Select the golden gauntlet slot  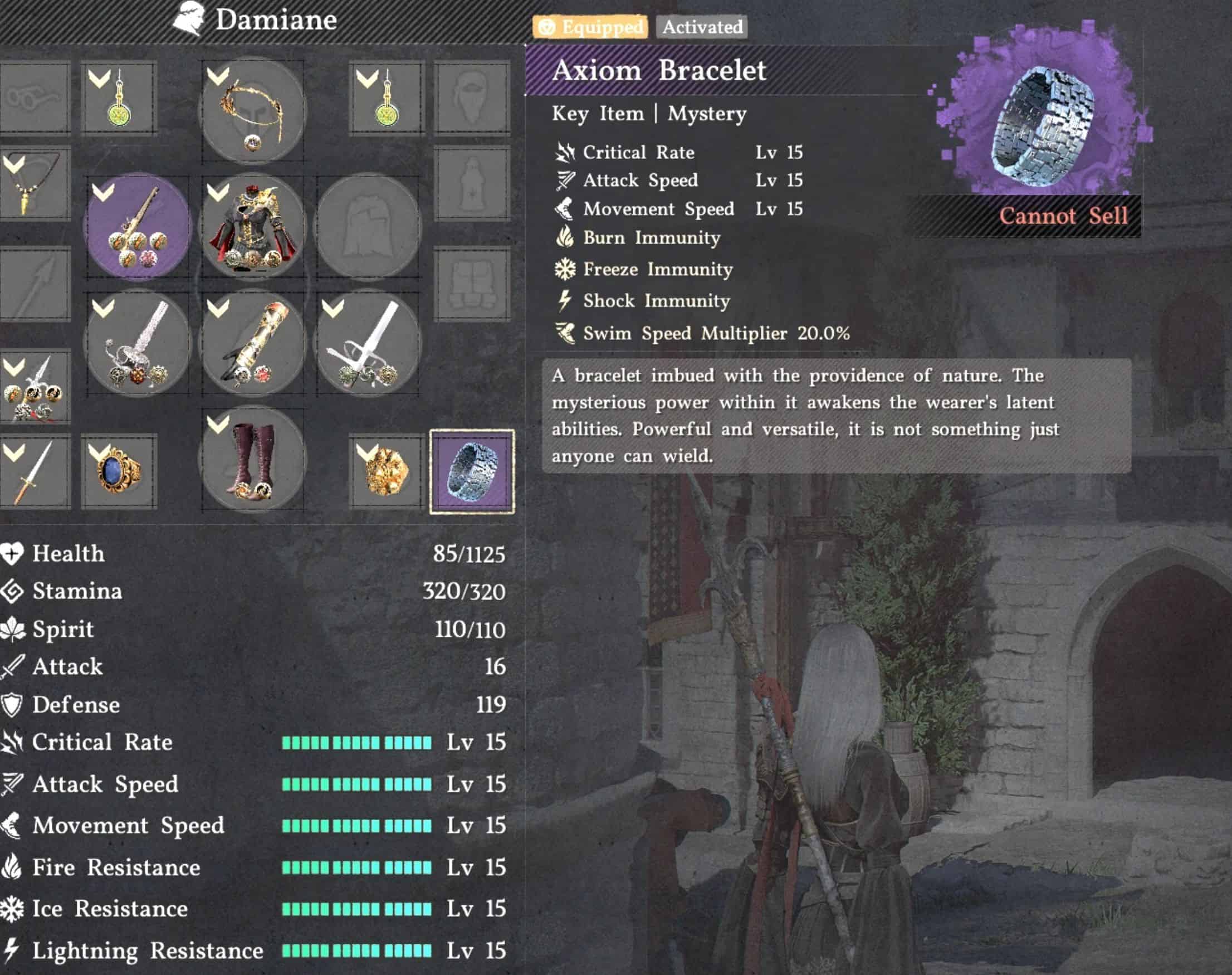252,343
